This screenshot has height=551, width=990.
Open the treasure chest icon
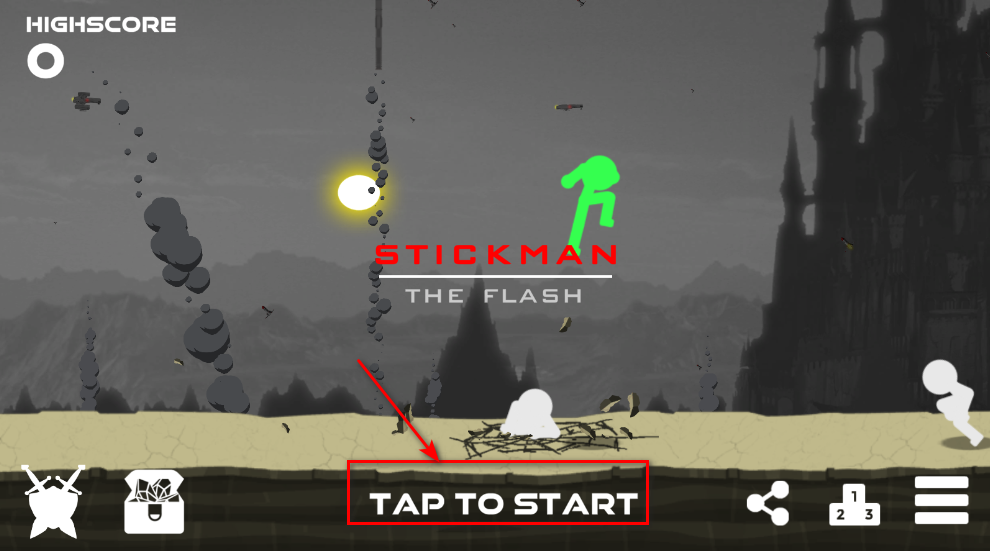(x=155, y=501)
